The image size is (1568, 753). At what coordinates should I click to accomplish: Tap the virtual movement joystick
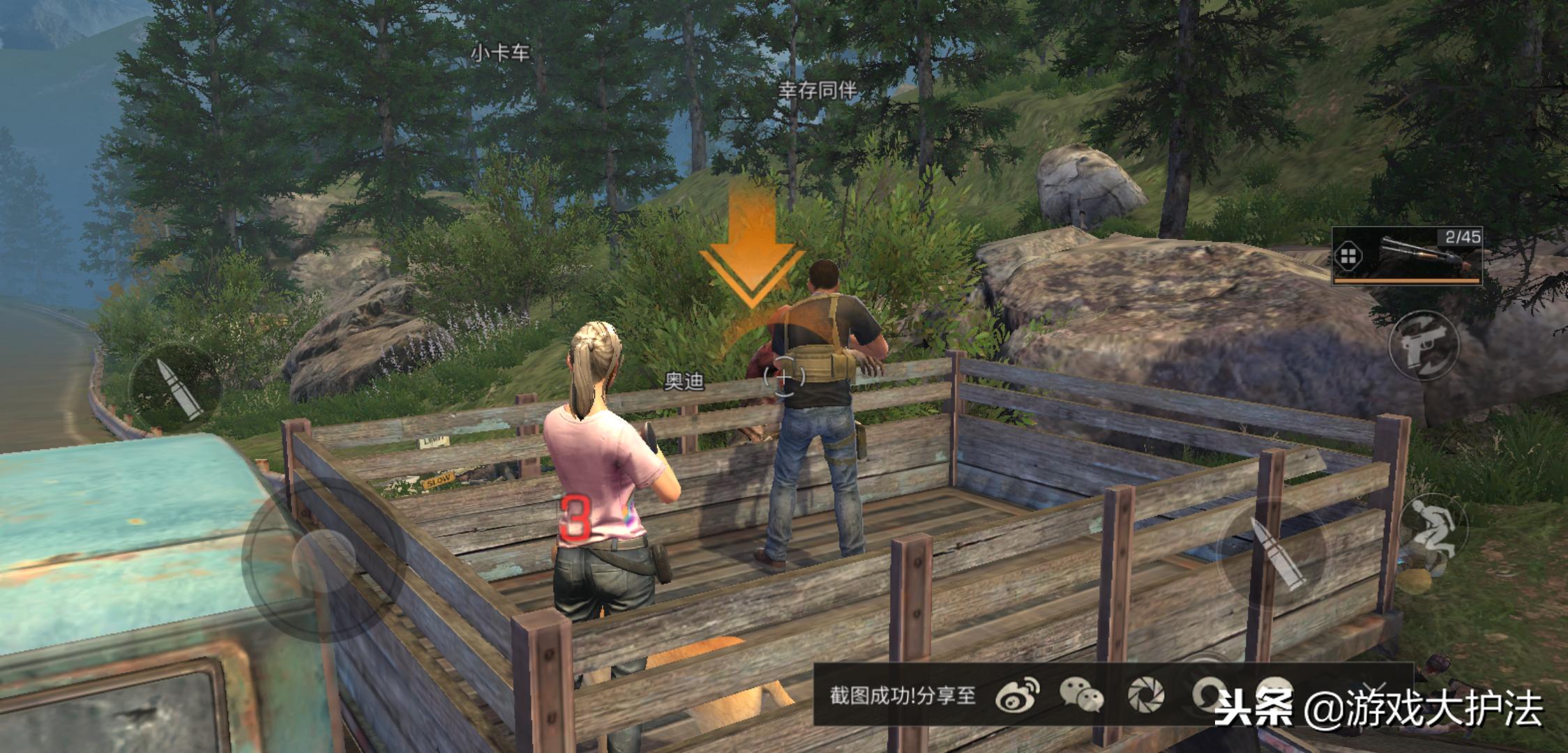click(324, 558)
